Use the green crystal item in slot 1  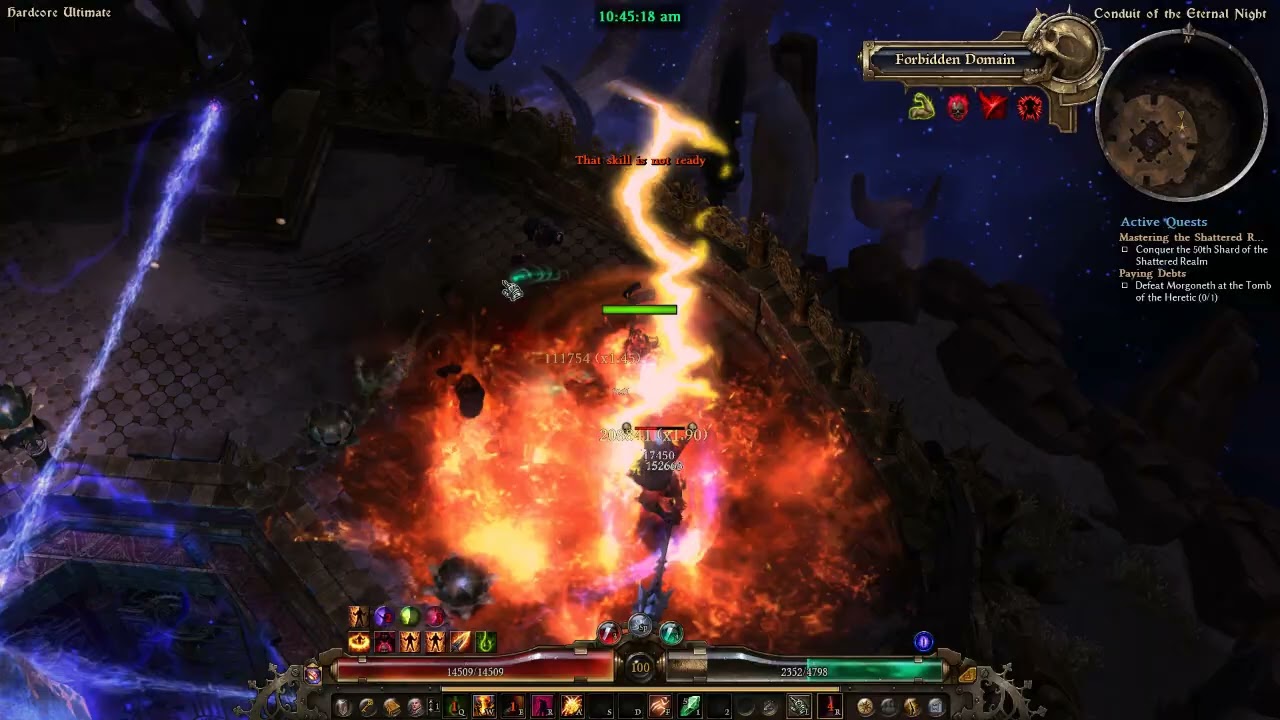click(689, 707)
